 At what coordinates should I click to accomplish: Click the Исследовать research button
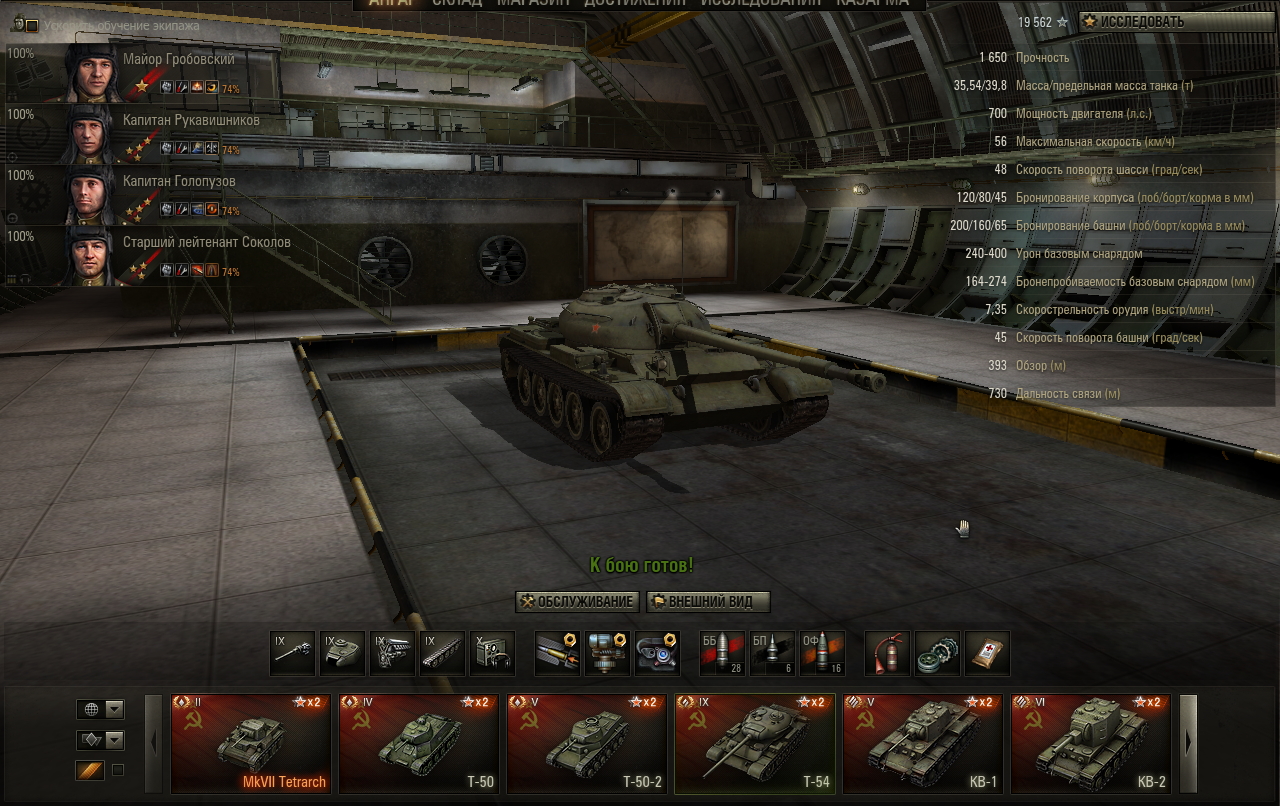point(1177,21)
